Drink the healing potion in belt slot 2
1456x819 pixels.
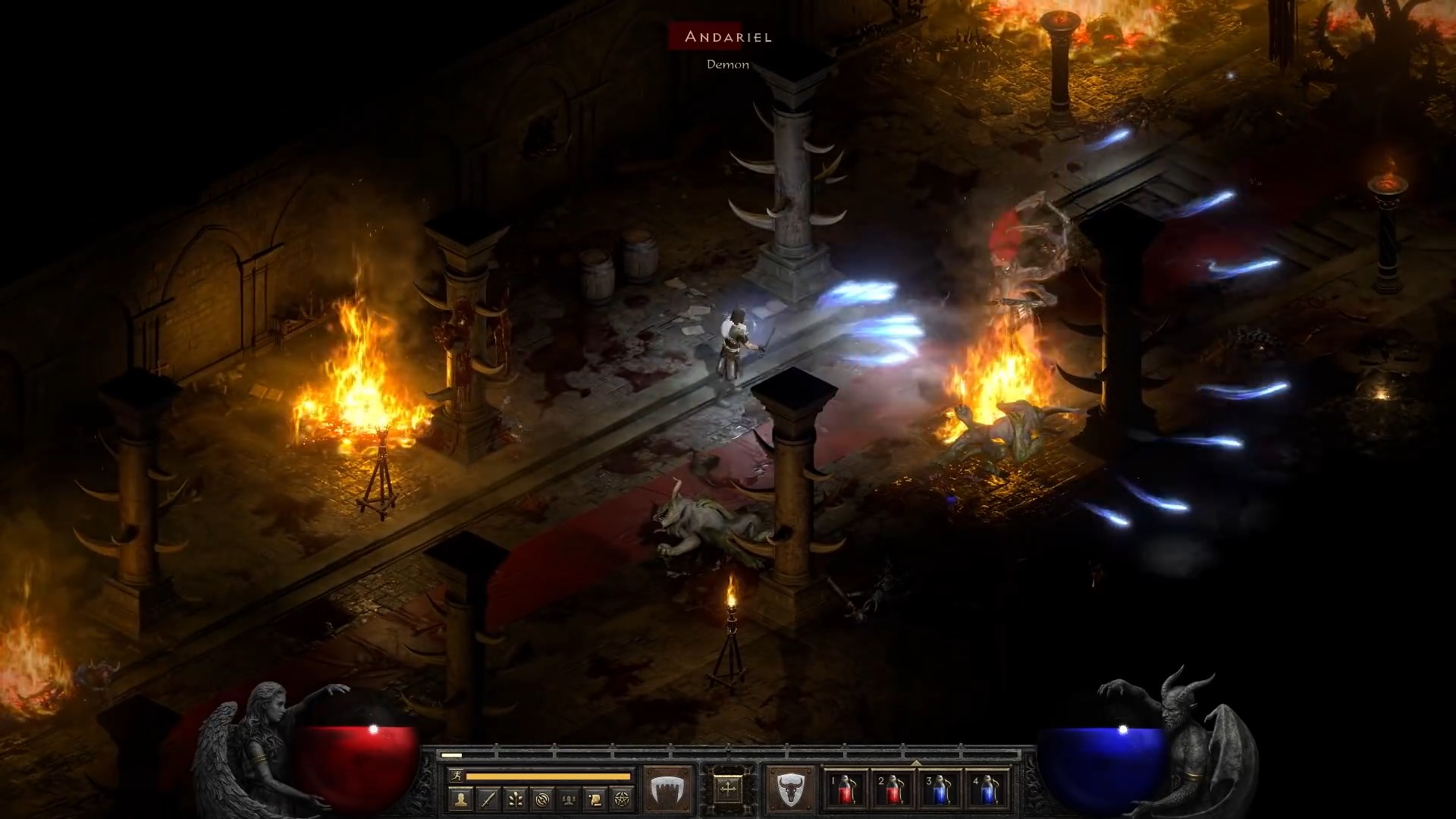tap(893, 790)
